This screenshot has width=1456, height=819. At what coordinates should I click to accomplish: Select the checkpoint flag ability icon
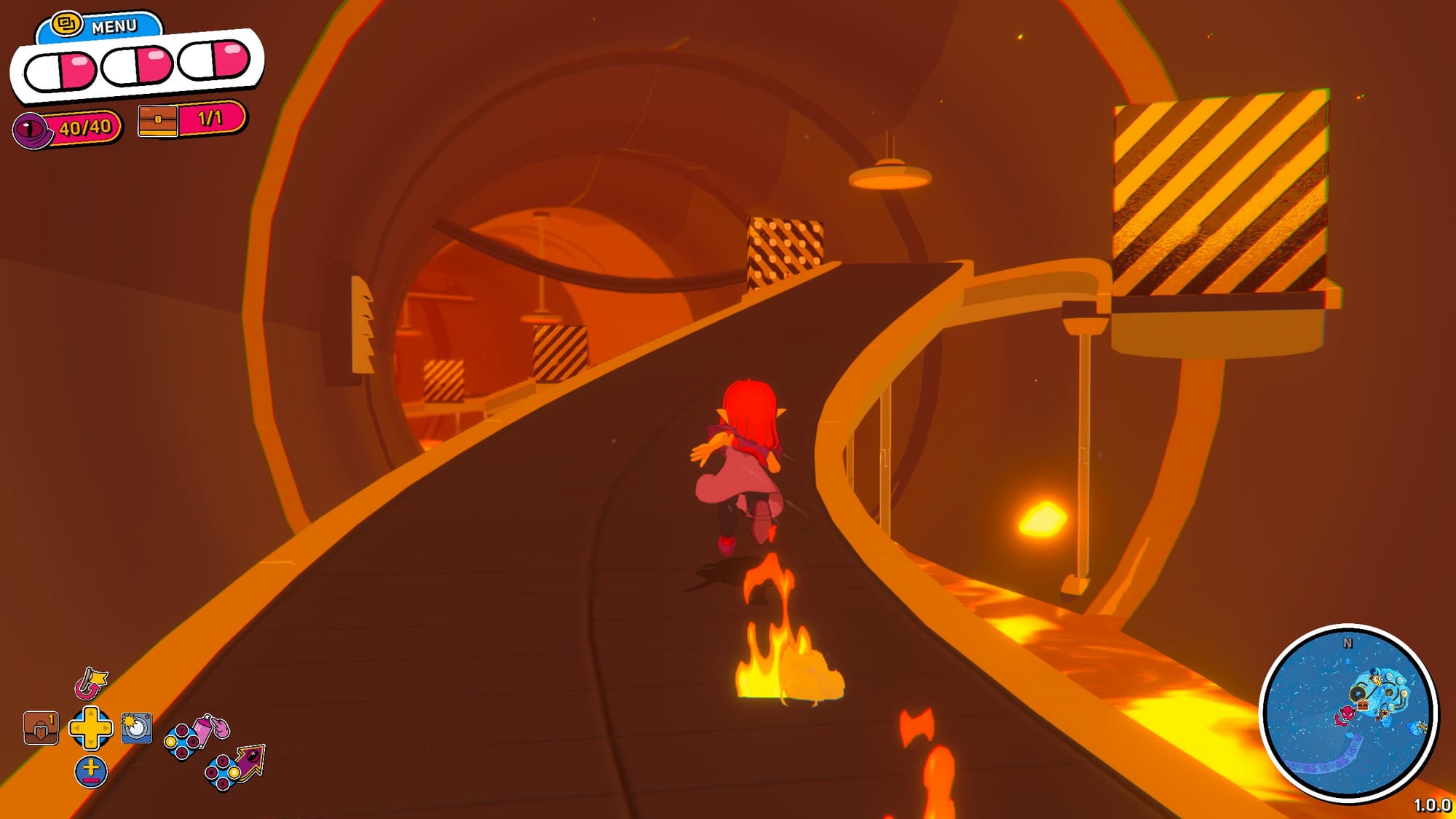[90, 684]
